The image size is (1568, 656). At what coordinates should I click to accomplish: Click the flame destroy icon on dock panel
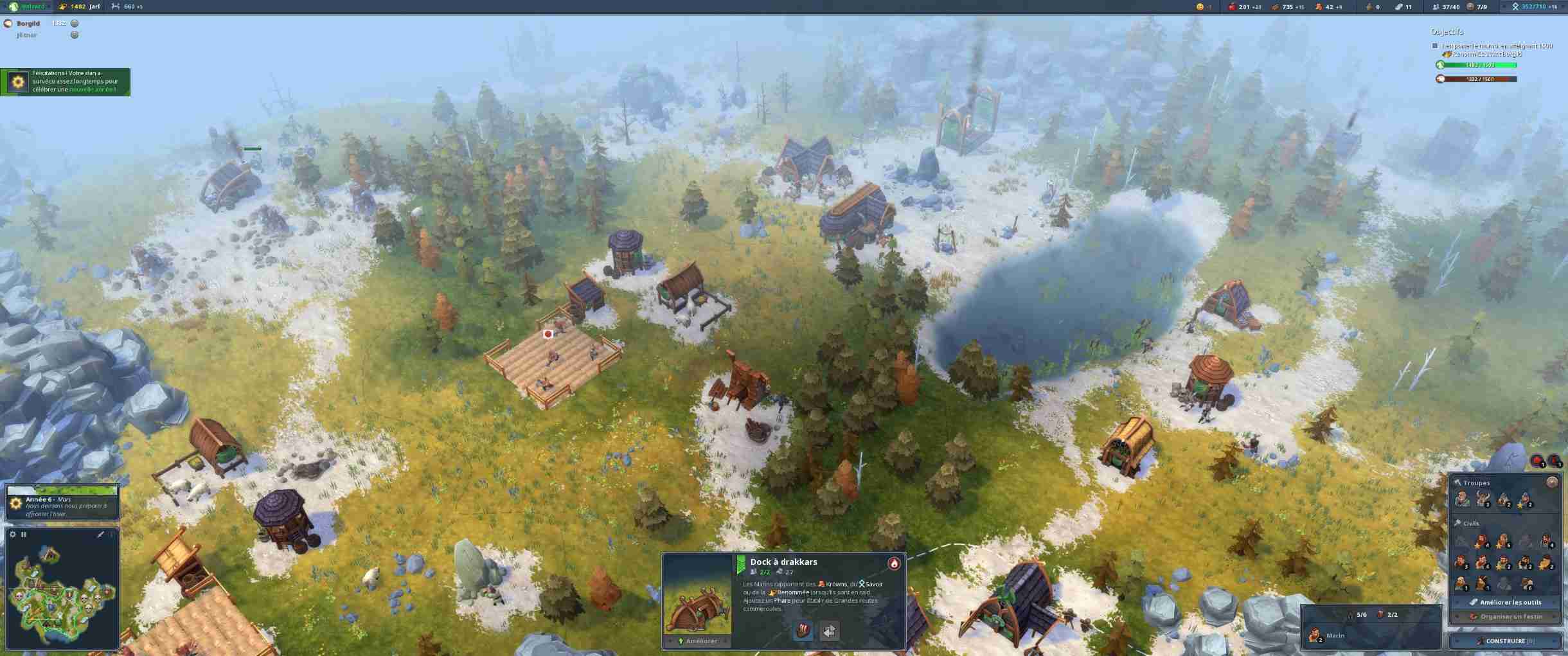tap(893, 563)
